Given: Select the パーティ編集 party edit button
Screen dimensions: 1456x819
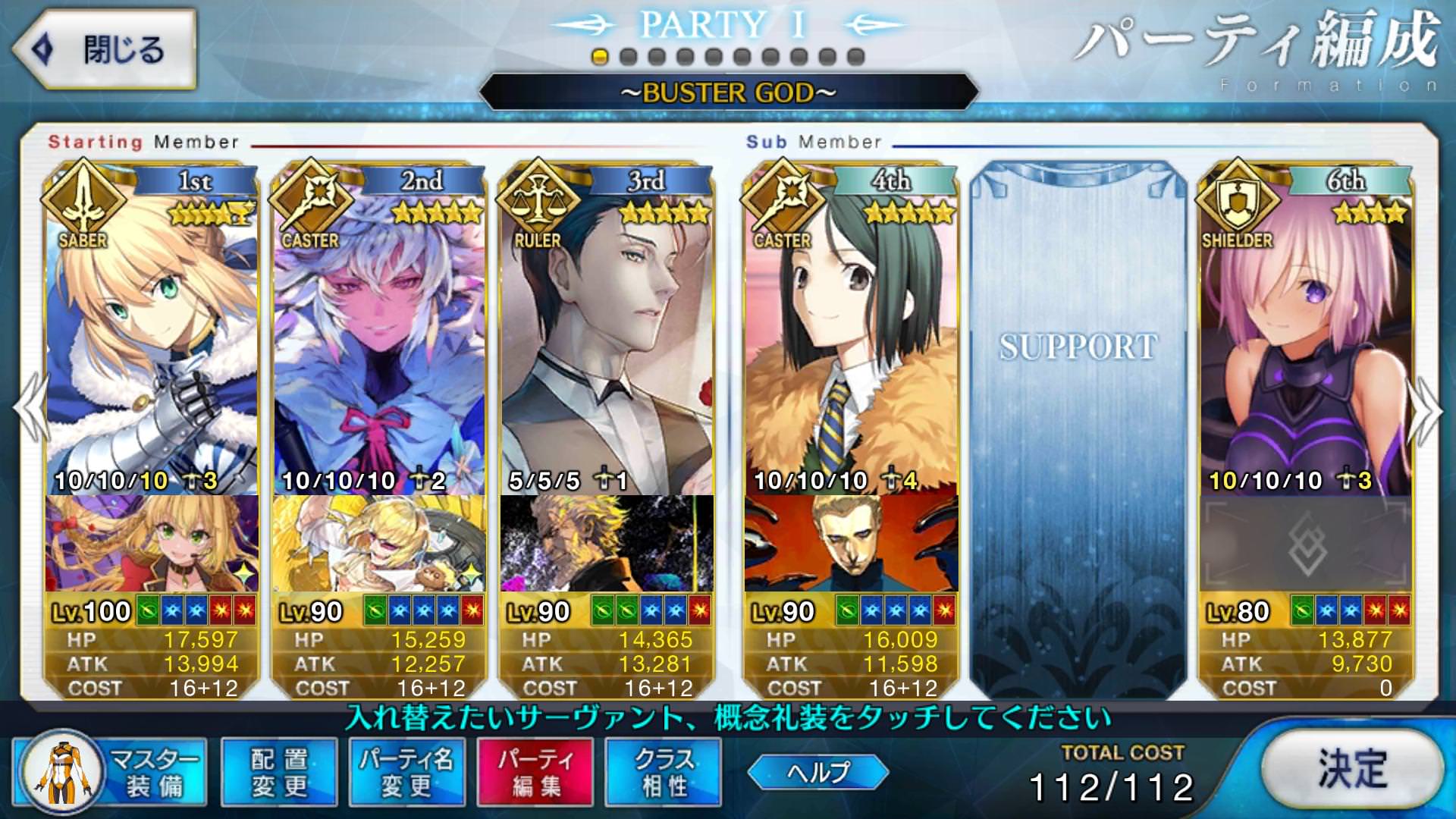Looking at the screenshot, I should [x=535, y=772].
